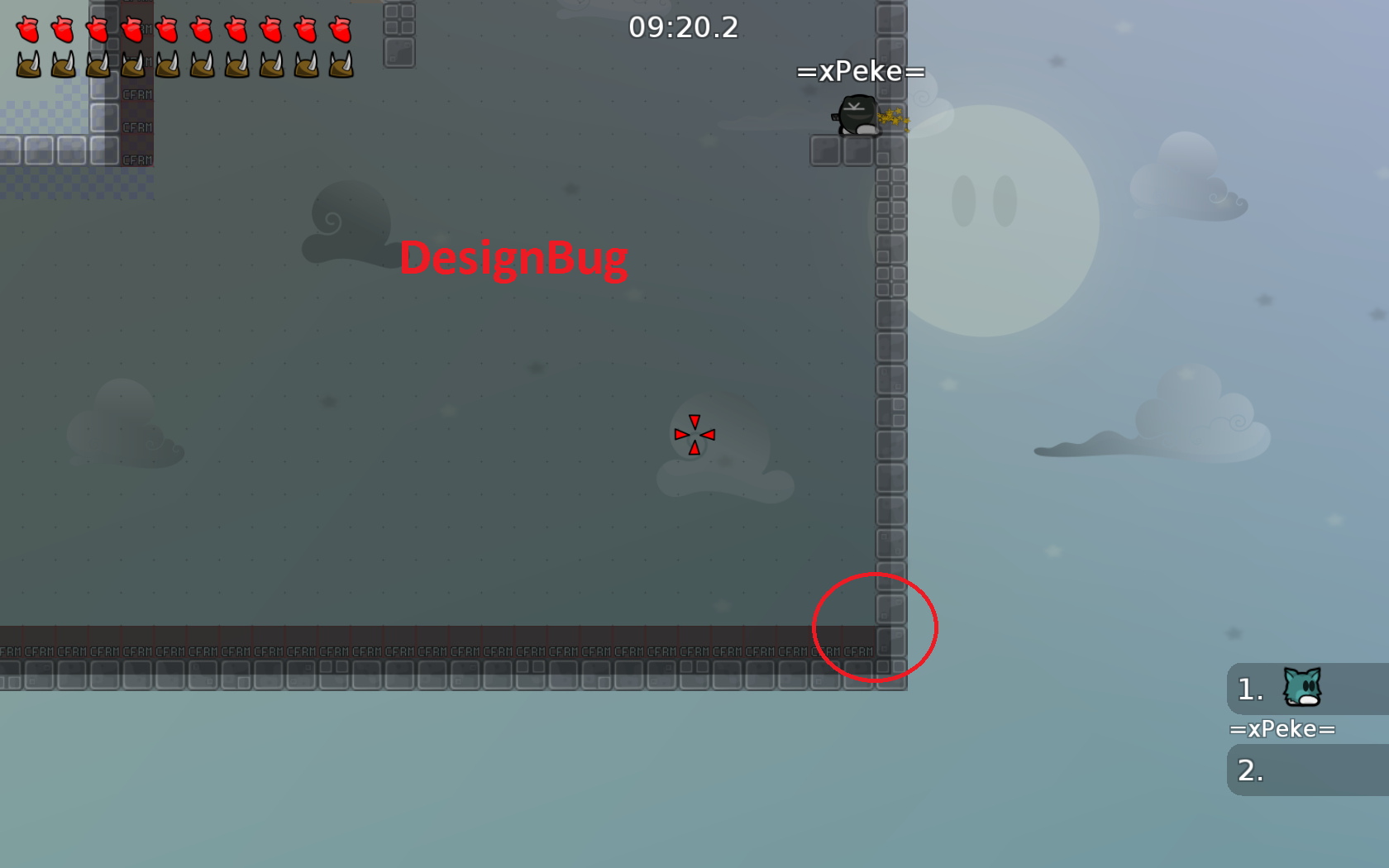Screen dimensions: 1389x868
Task: Click the wolf avatar in the leaderboard
Action: coord(1301,688)
